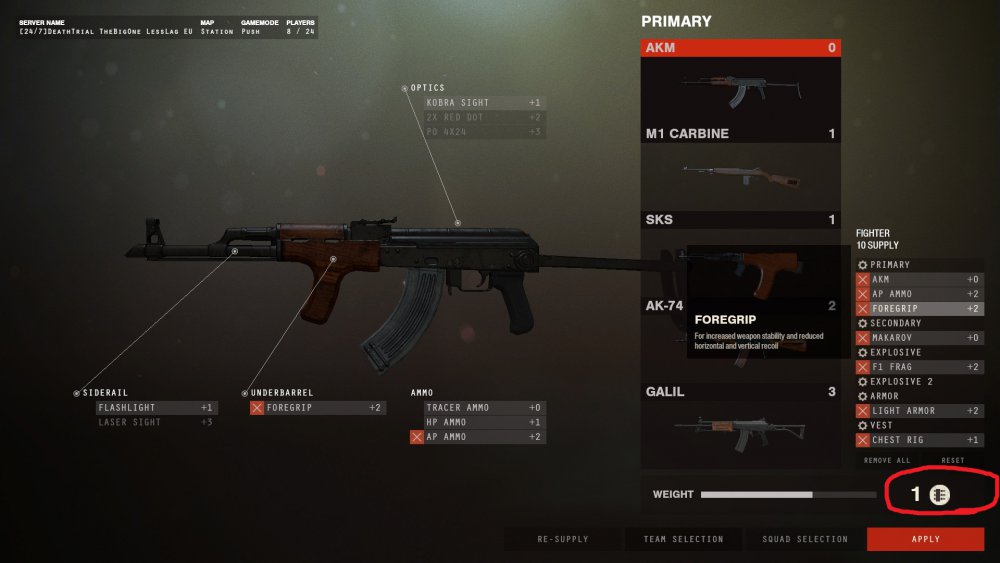Open Team Selection
1000x563 pixels.
coord(683,539)
